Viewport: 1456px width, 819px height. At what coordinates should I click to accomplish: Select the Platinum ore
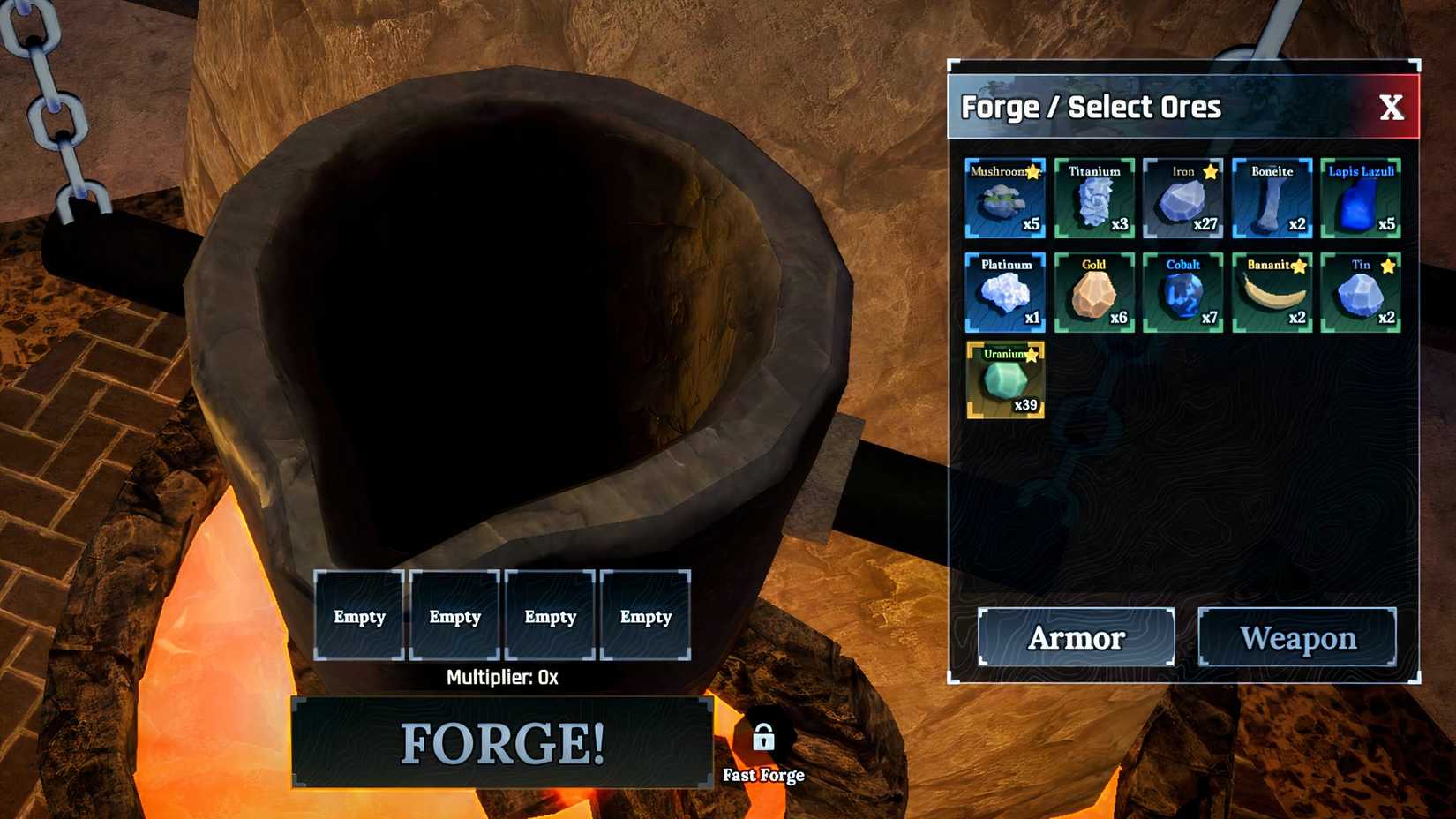pos(1007,296)
